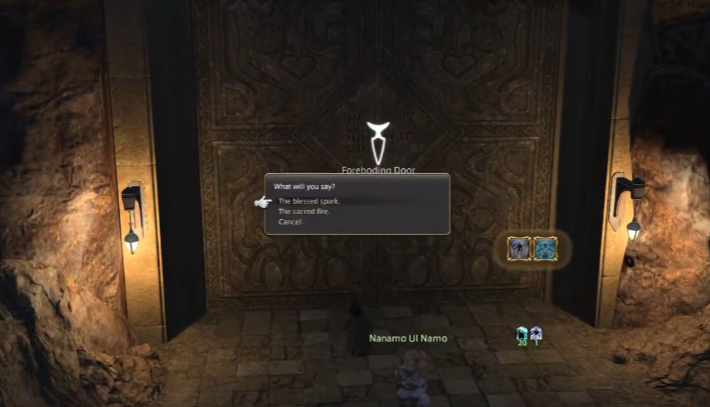The image size is (710, 407).
Task: Inspect the purple status buff showing 1
Action: 536,334
